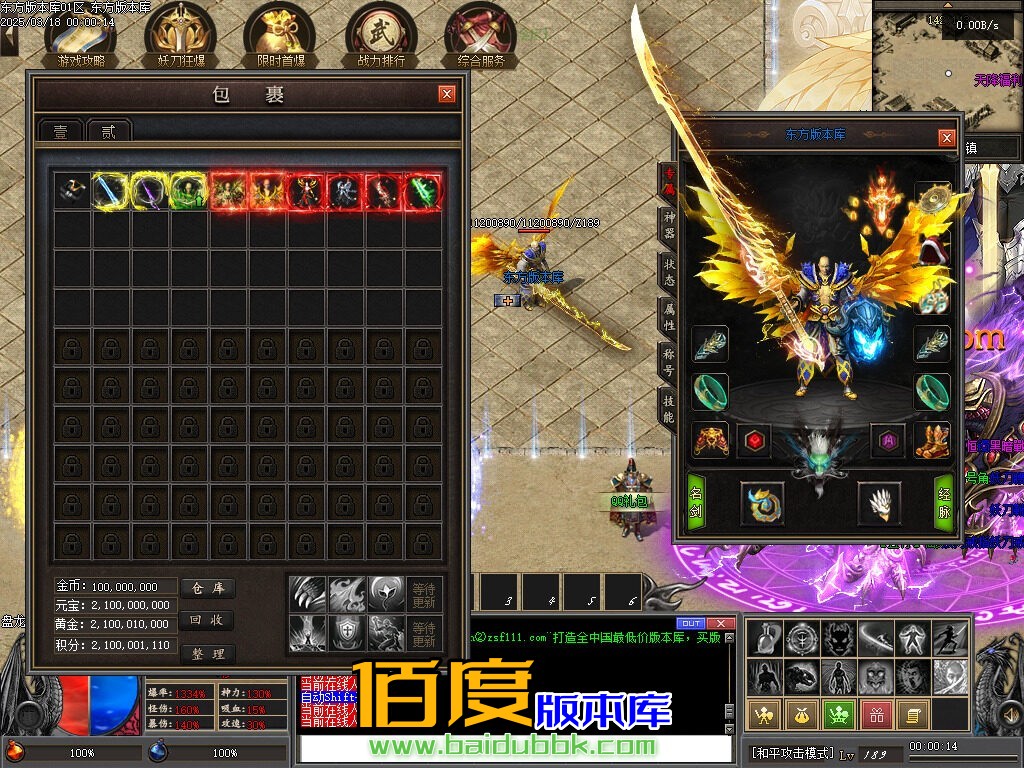Screen dimensions: 1024x768
Task: Open the 妖刀狂爆 event icon
Action: pos(181,35)
